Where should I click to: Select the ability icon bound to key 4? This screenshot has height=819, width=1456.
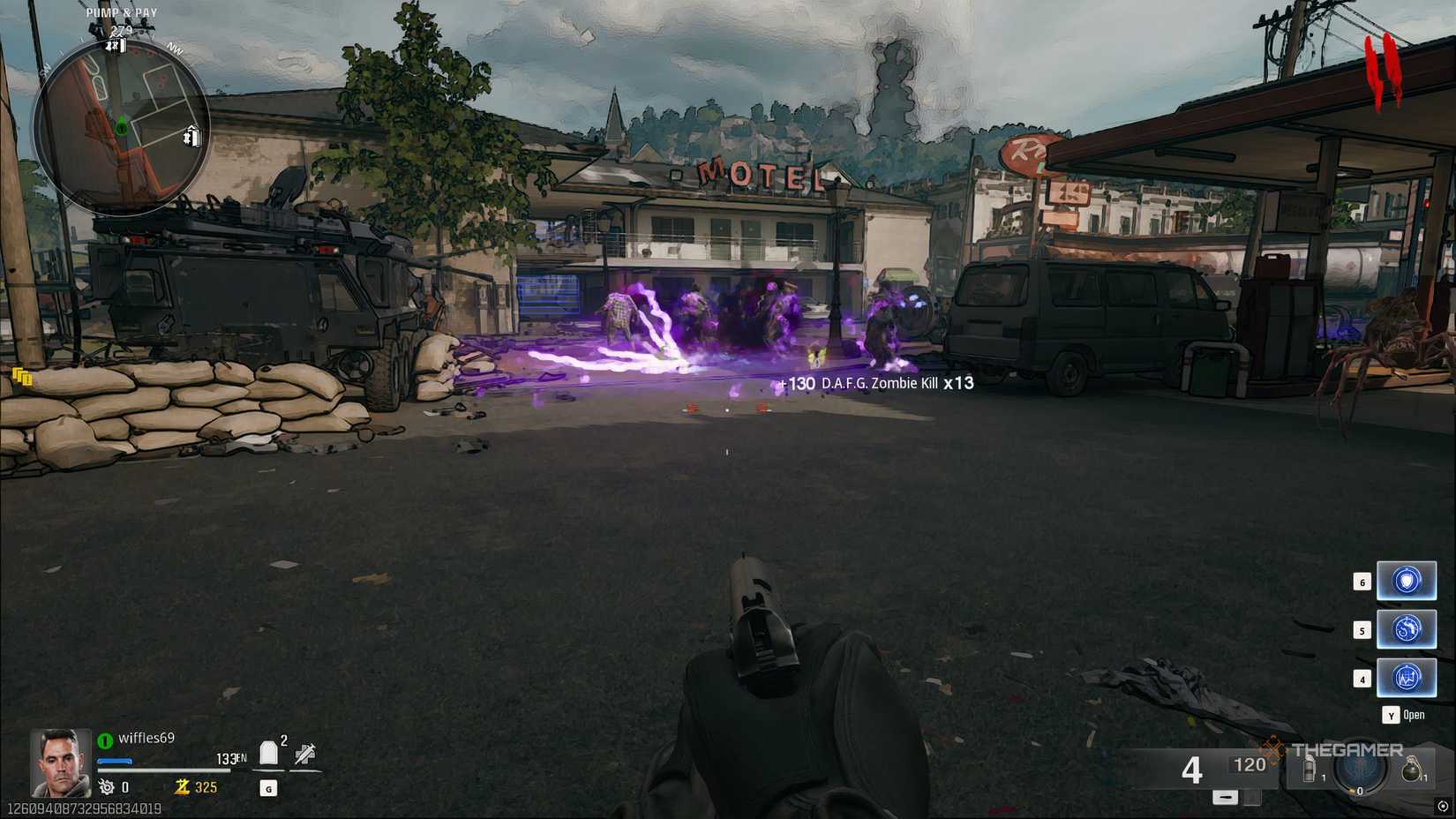(x=1407, y=677)
